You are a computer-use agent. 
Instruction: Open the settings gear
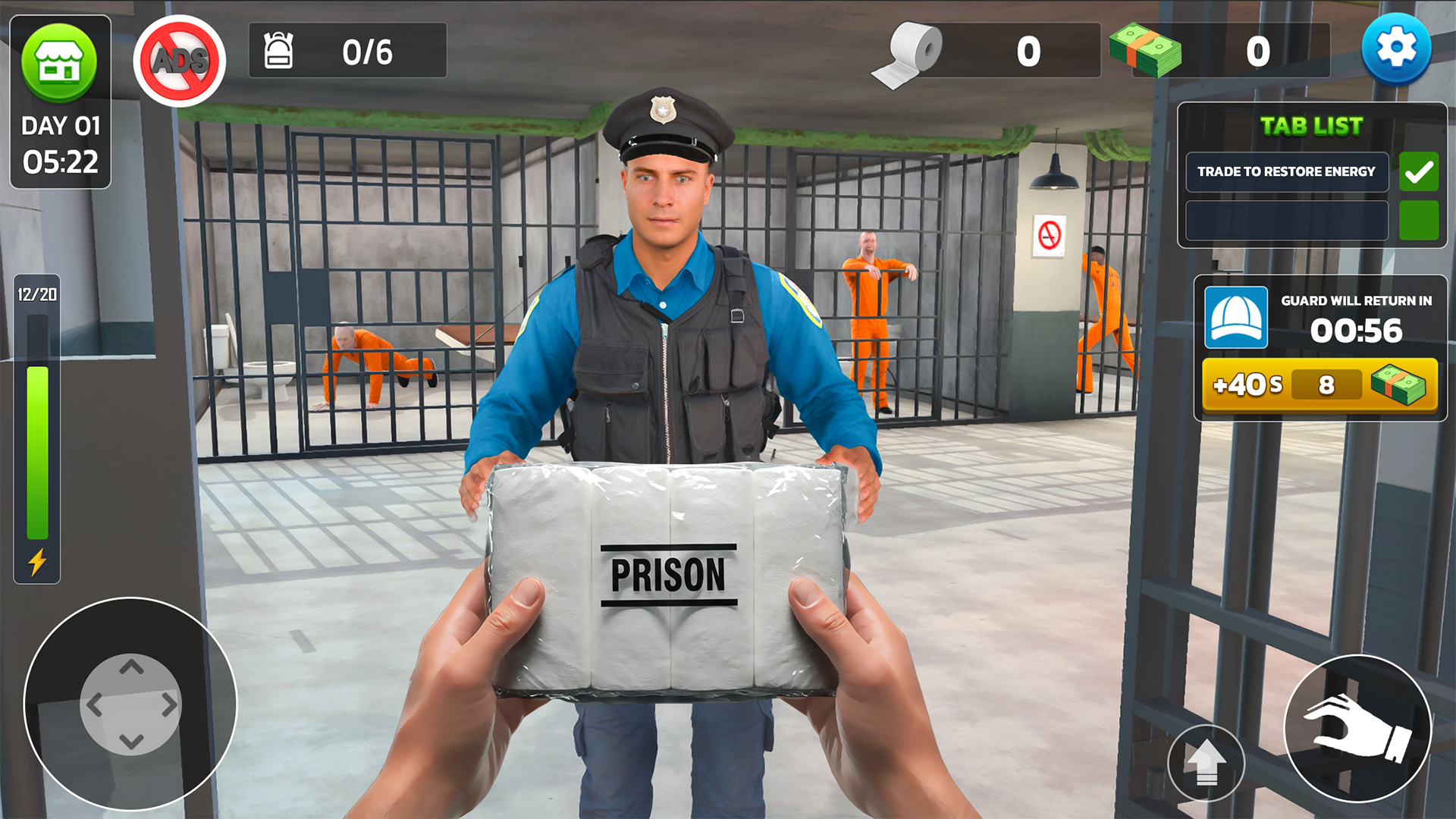[1398, 47]
